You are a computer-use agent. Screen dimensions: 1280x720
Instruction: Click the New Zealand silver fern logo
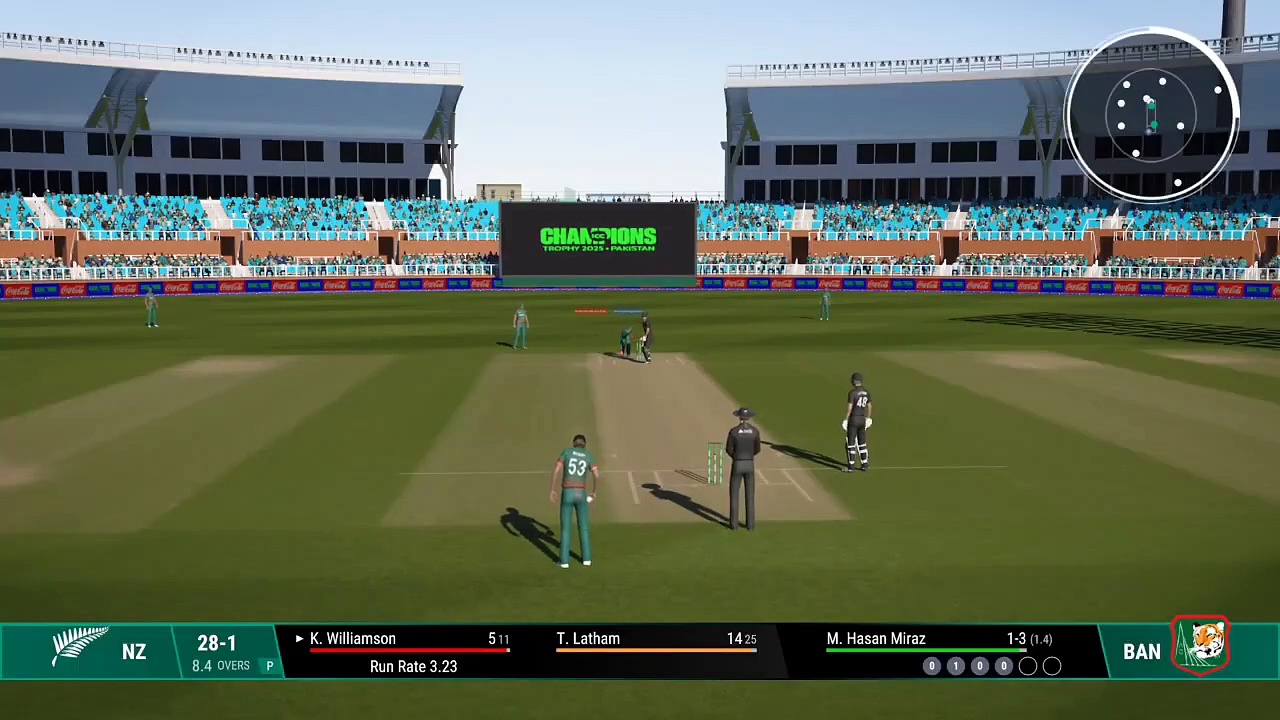tap(80, 647)
